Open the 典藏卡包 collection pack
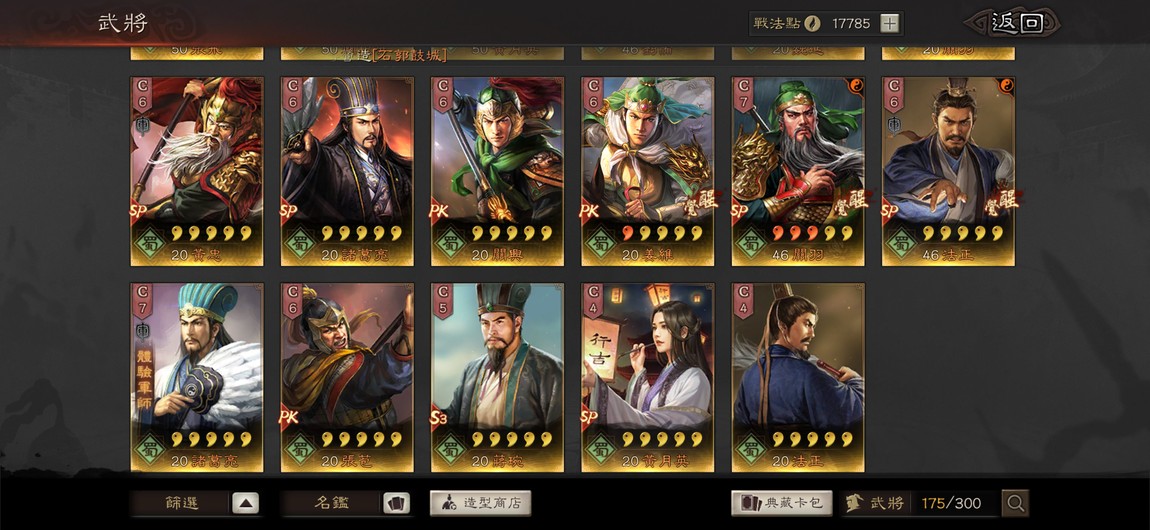1150x530 pixels. coord(782,503)
